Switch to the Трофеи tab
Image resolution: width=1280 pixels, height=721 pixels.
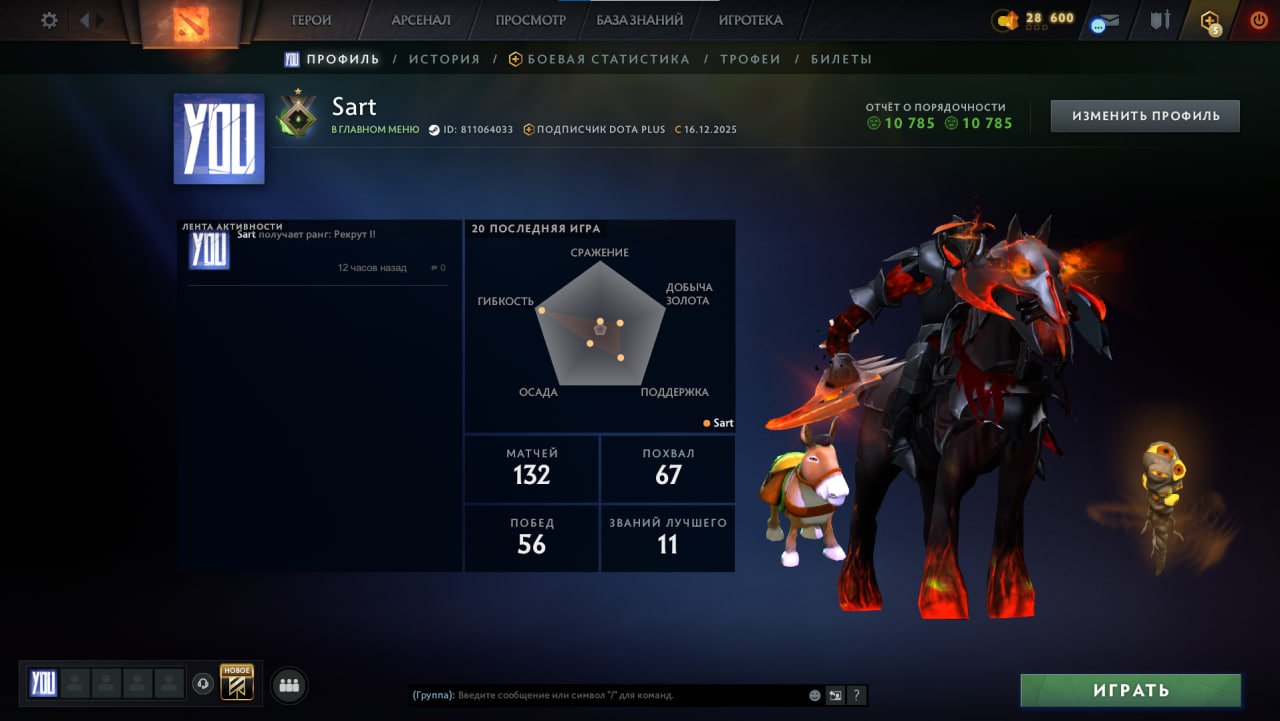click(750, 59)
